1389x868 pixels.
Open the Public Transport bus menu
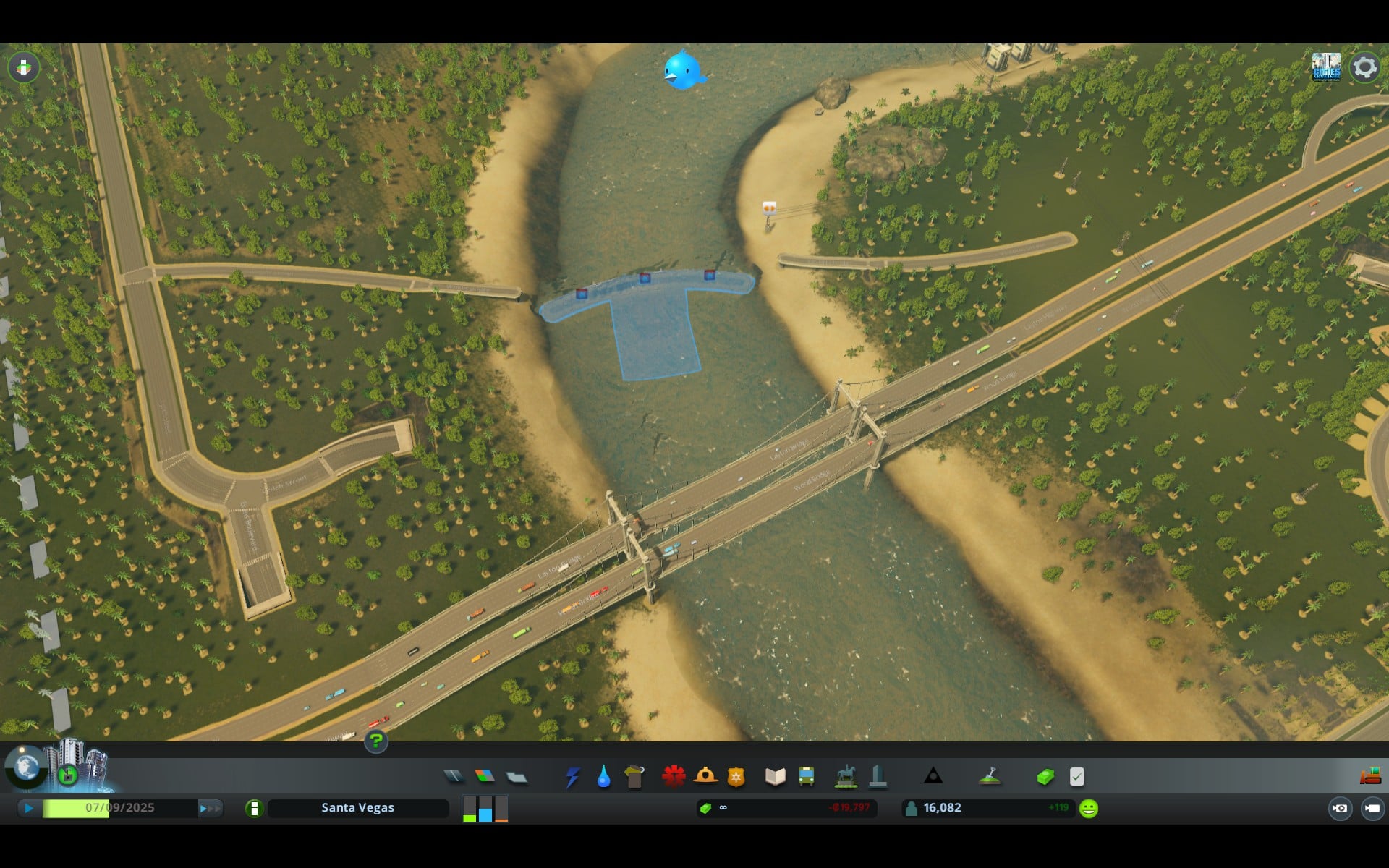point(806,778)
